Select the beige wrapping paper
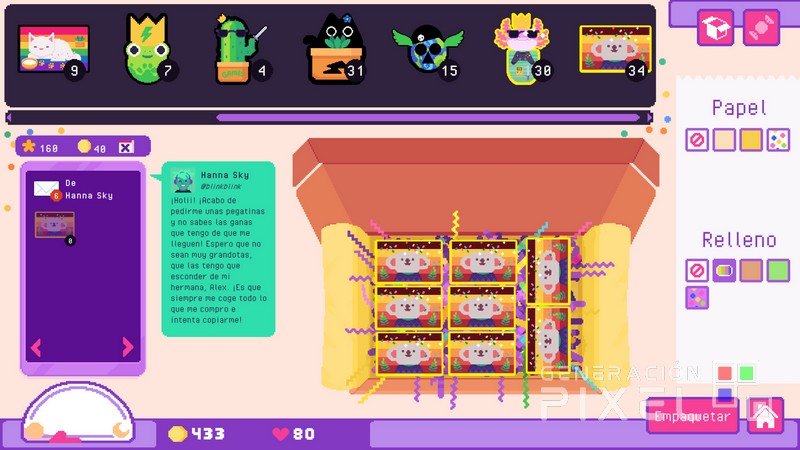Viewport: 800px width, 450px height. point(724,141)
